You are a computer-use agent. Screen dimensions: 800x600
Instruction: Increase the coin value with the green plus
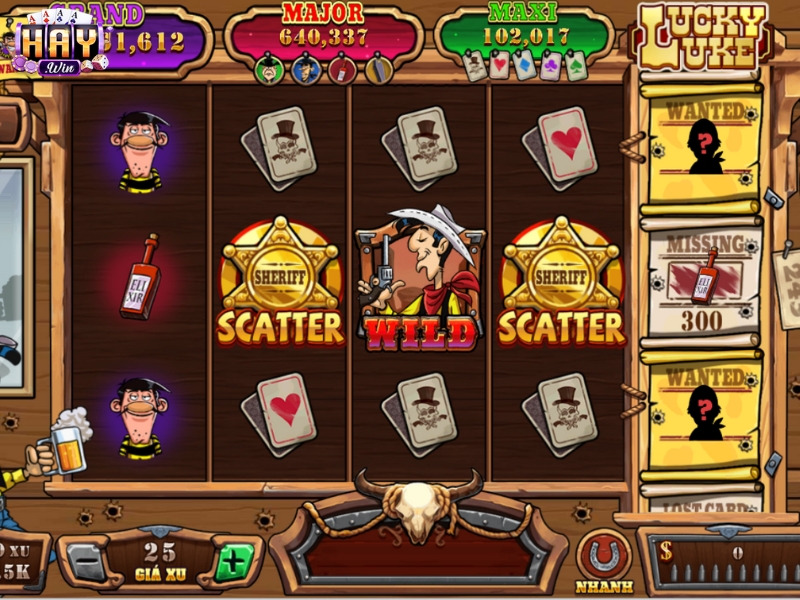(x=233, y=562)
